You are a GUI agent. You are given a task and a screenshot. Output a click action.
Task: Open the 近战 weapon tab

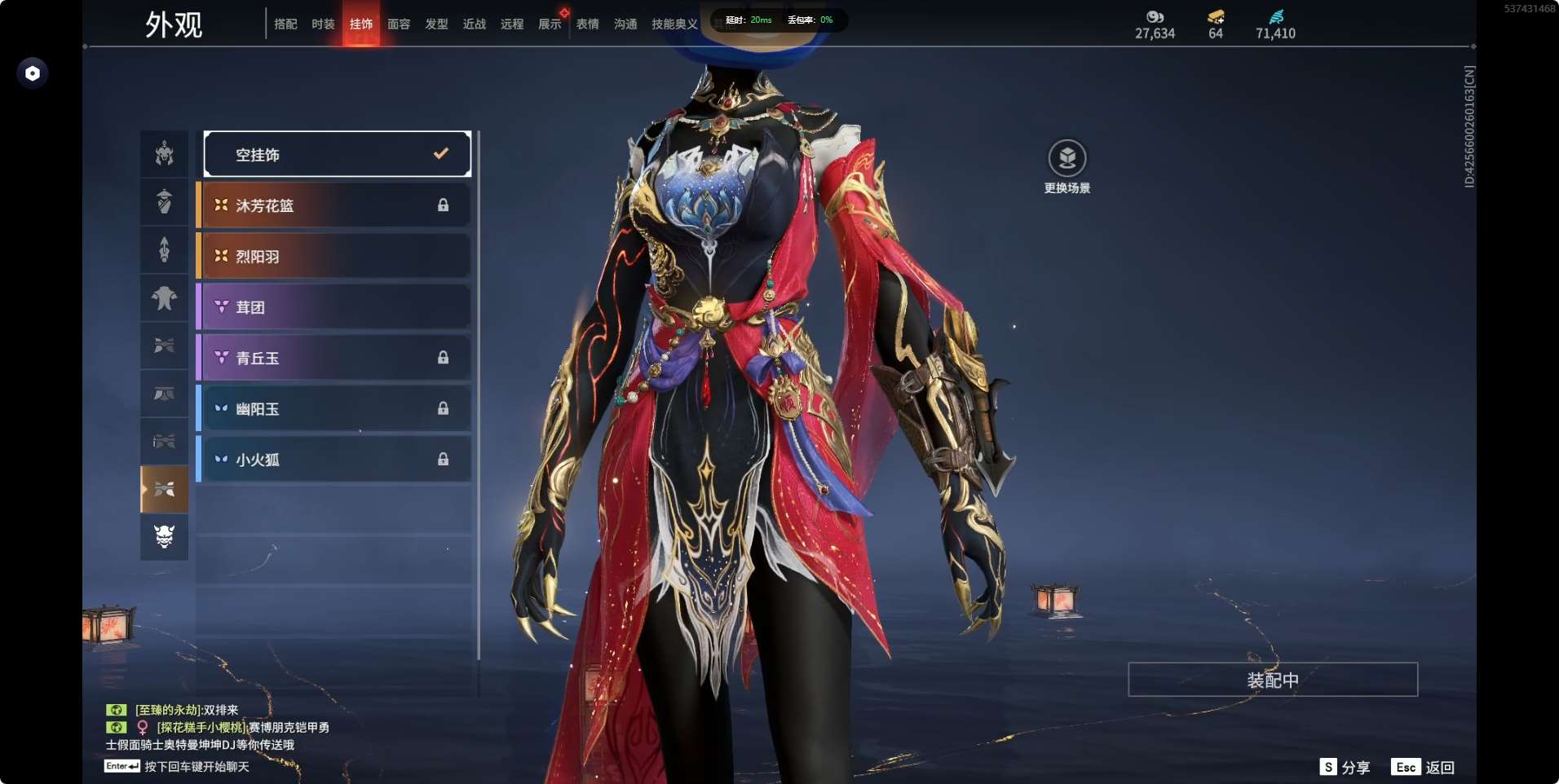point(474,24)
